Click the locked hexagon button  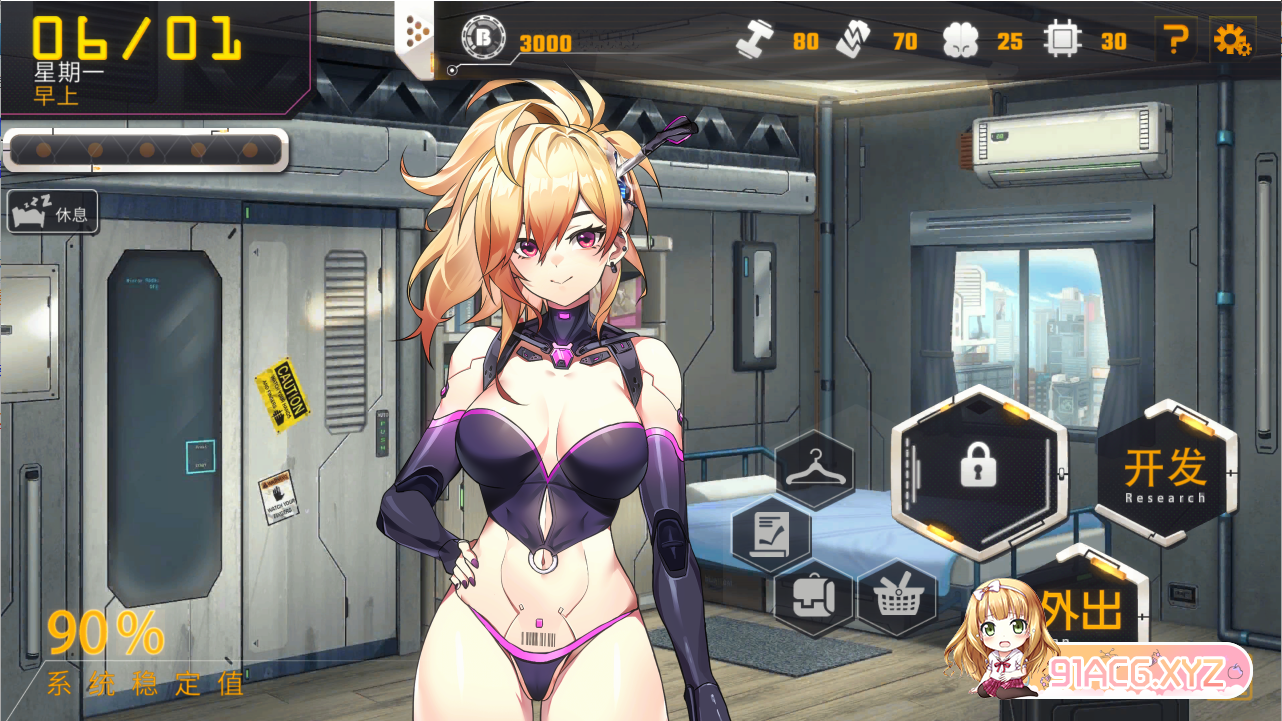pos(978,468)
